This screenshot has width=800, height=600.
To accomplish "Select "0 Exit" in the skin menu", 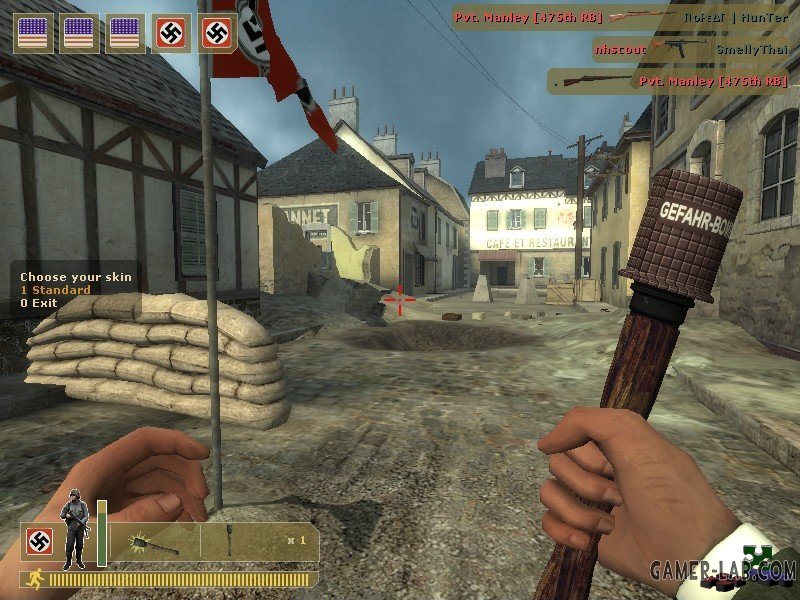I will [x=39, y=303].
